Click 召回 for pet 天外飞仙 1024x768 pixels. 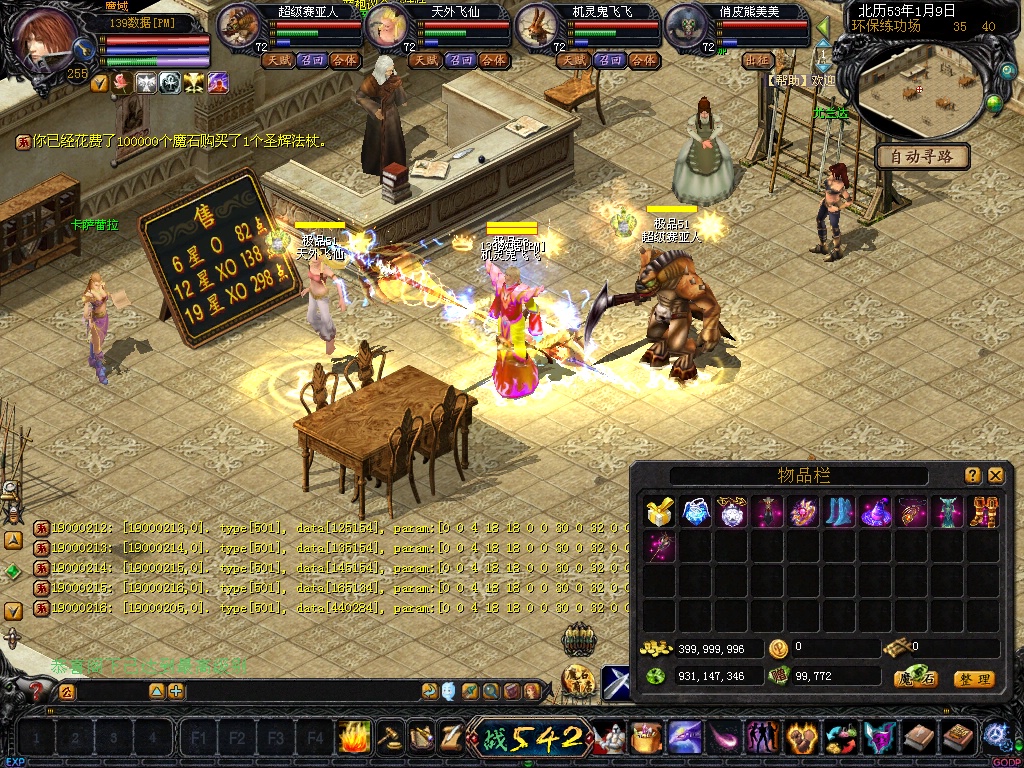click(460, 60)
